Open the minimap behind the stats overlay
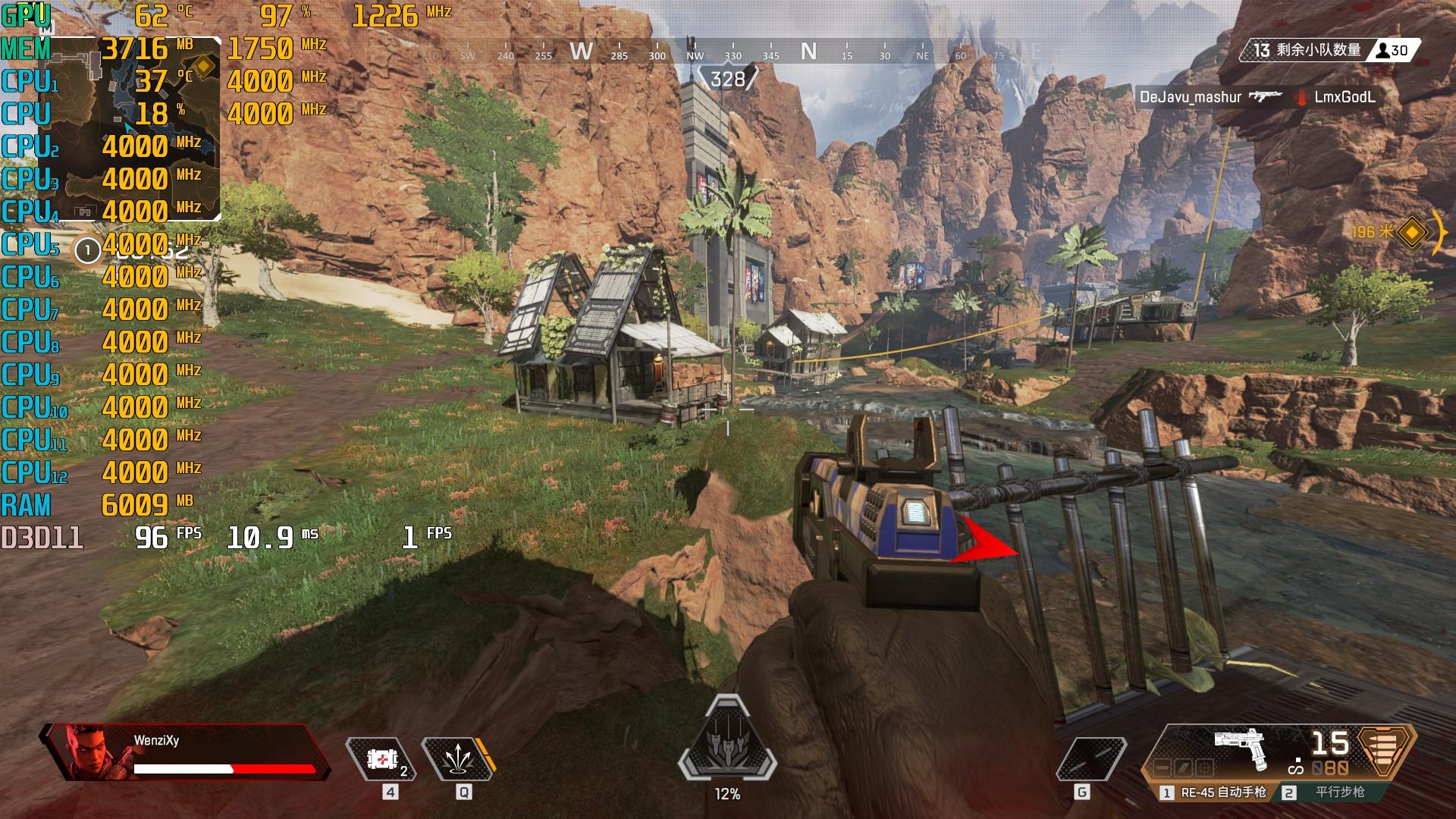This screenshot has height=819, width=1456. 138,129
